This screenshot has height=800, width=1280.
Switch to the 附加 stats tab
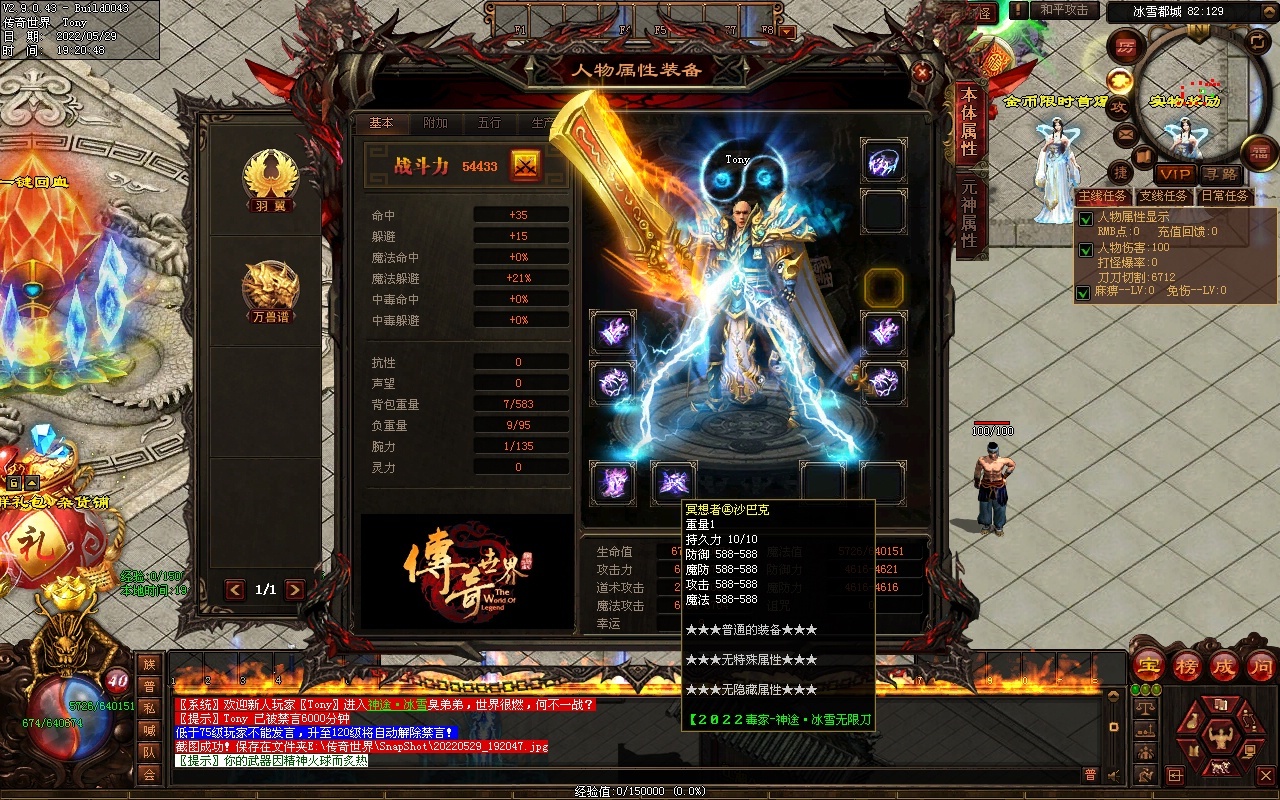tap(436, 123)
